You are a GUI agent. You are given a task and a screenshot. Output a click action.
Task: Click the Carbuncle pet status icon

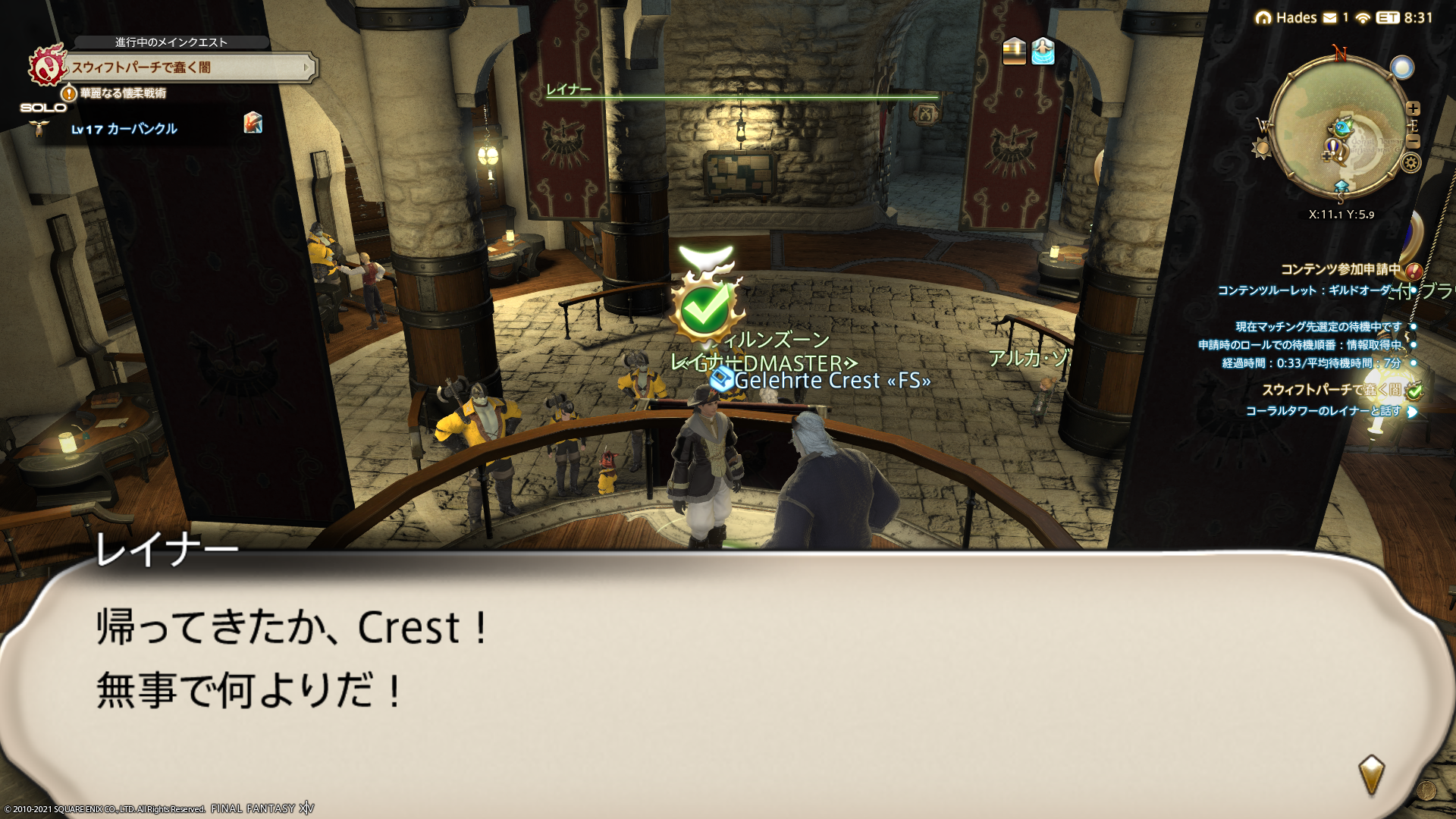pos(253,122)
